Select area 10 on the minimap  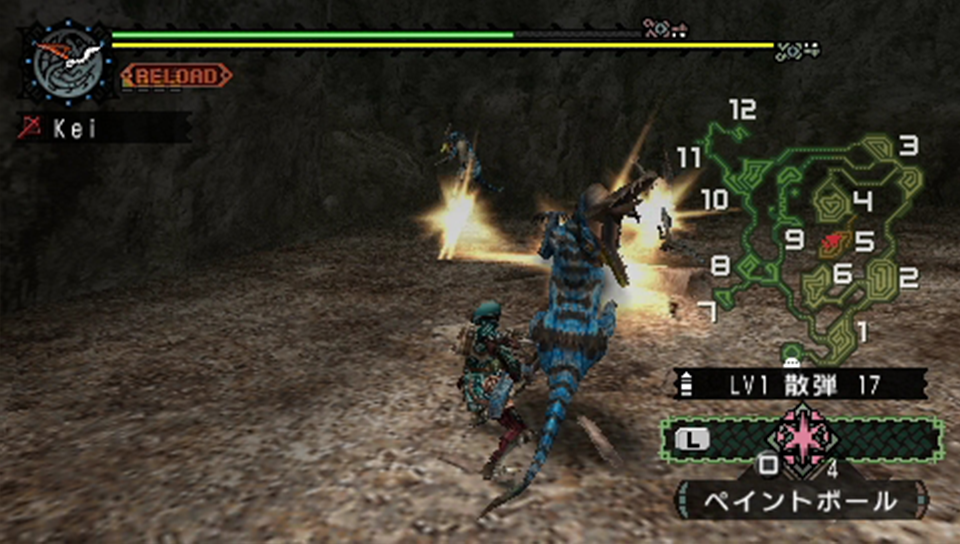[x=714, y=199]
